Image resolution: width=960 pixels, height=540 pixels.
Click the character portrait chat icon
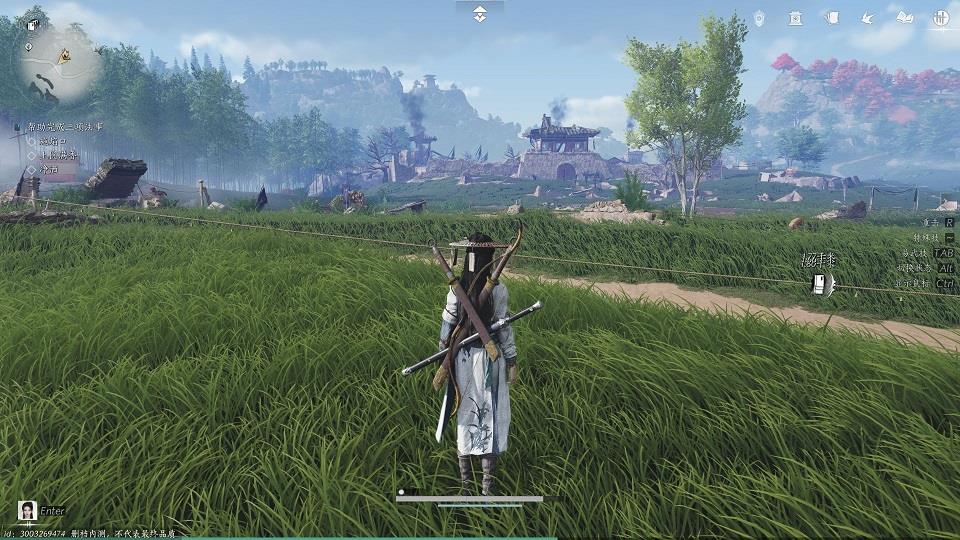click(x=28, y=511)
